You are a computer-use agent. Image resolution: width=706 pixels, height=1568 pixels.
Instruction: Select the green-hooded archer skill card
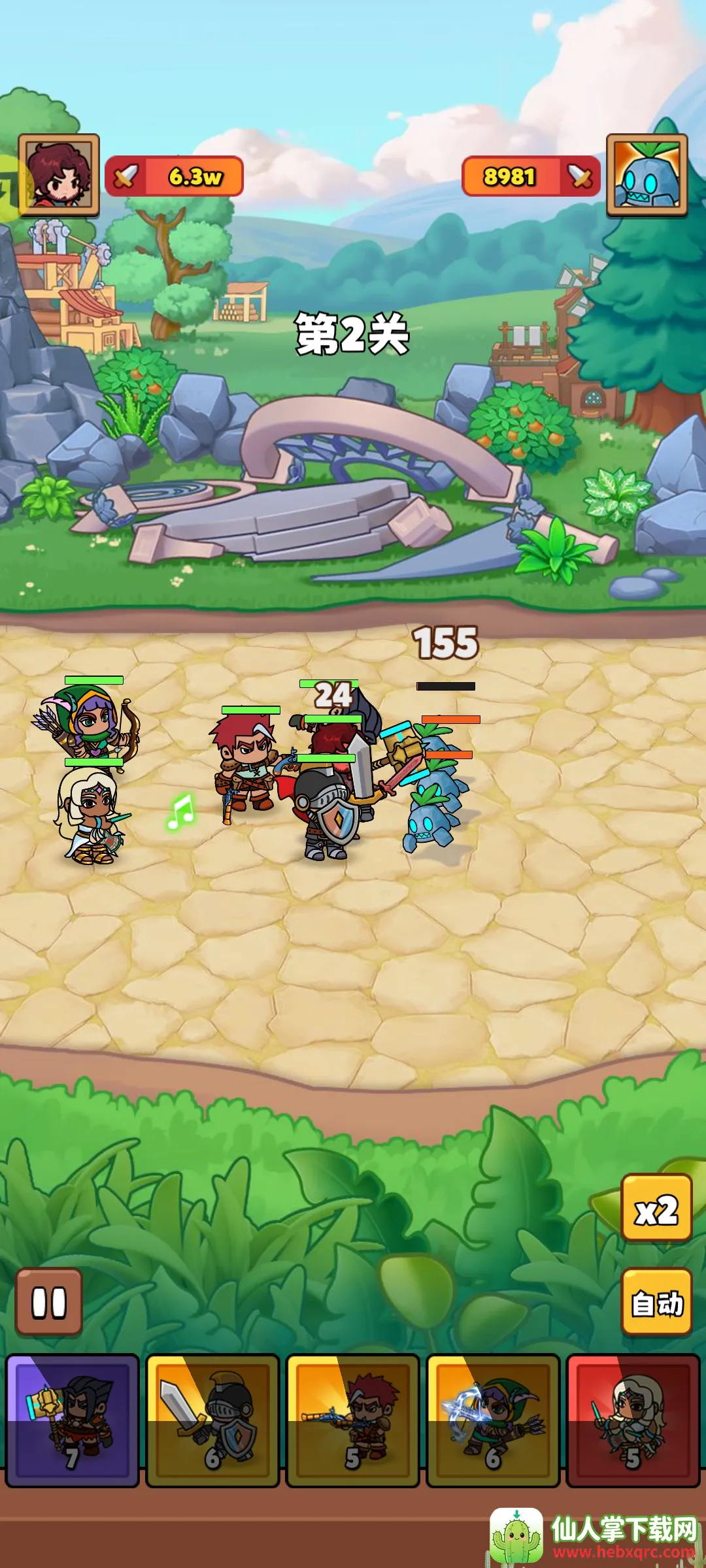tap(493, 1421)
